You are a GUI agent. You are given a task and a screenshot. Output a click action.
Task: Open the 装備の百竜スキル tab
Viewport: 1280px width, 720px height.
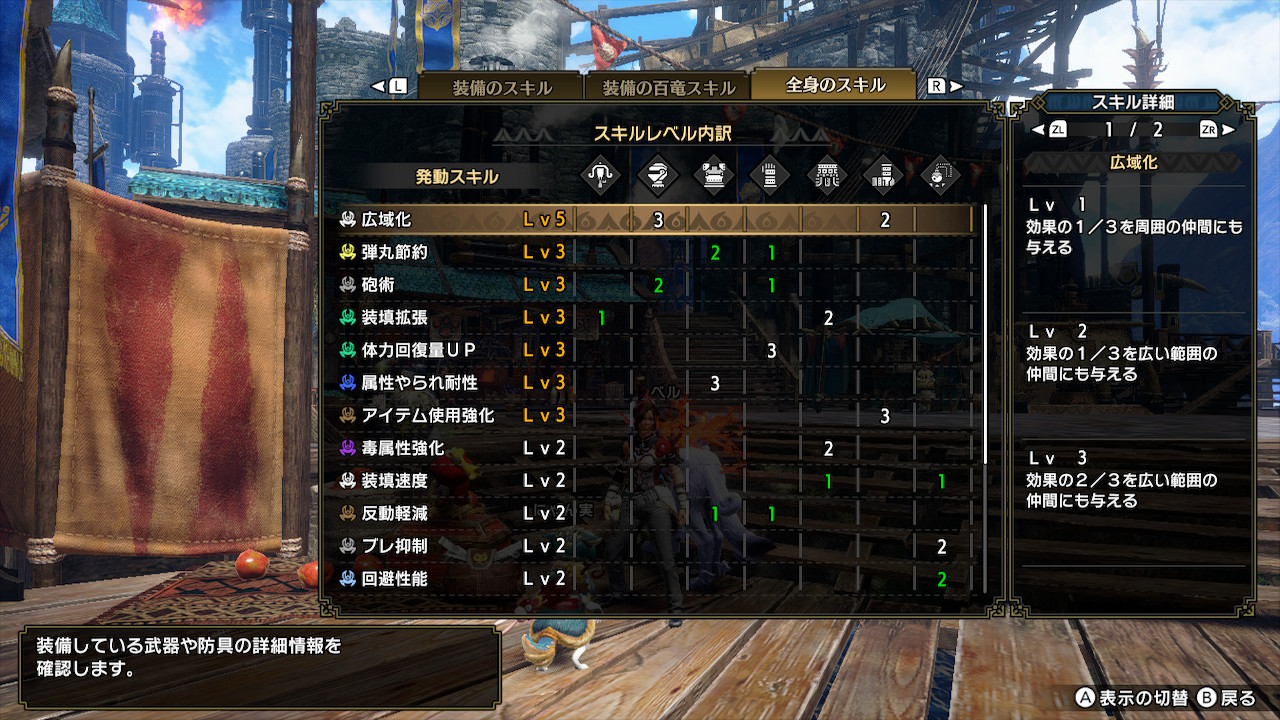[667, 87]
